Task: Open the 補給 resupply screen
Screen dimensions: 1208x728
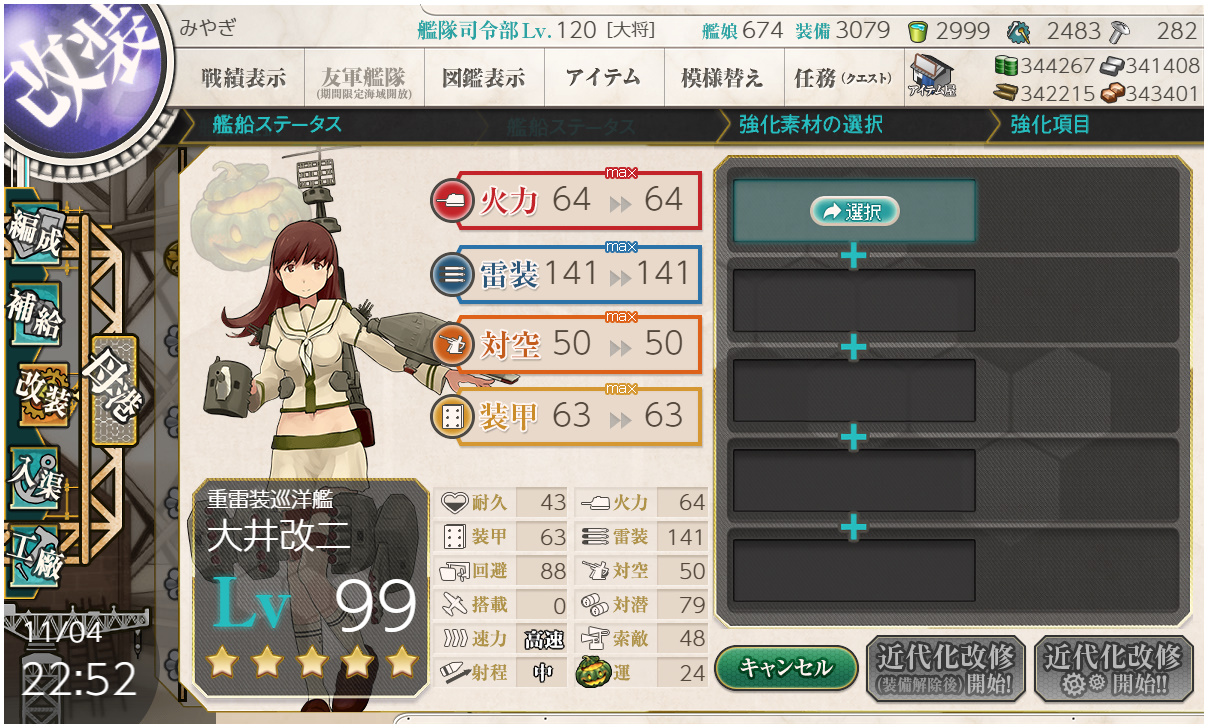Action: click(35, 313)
